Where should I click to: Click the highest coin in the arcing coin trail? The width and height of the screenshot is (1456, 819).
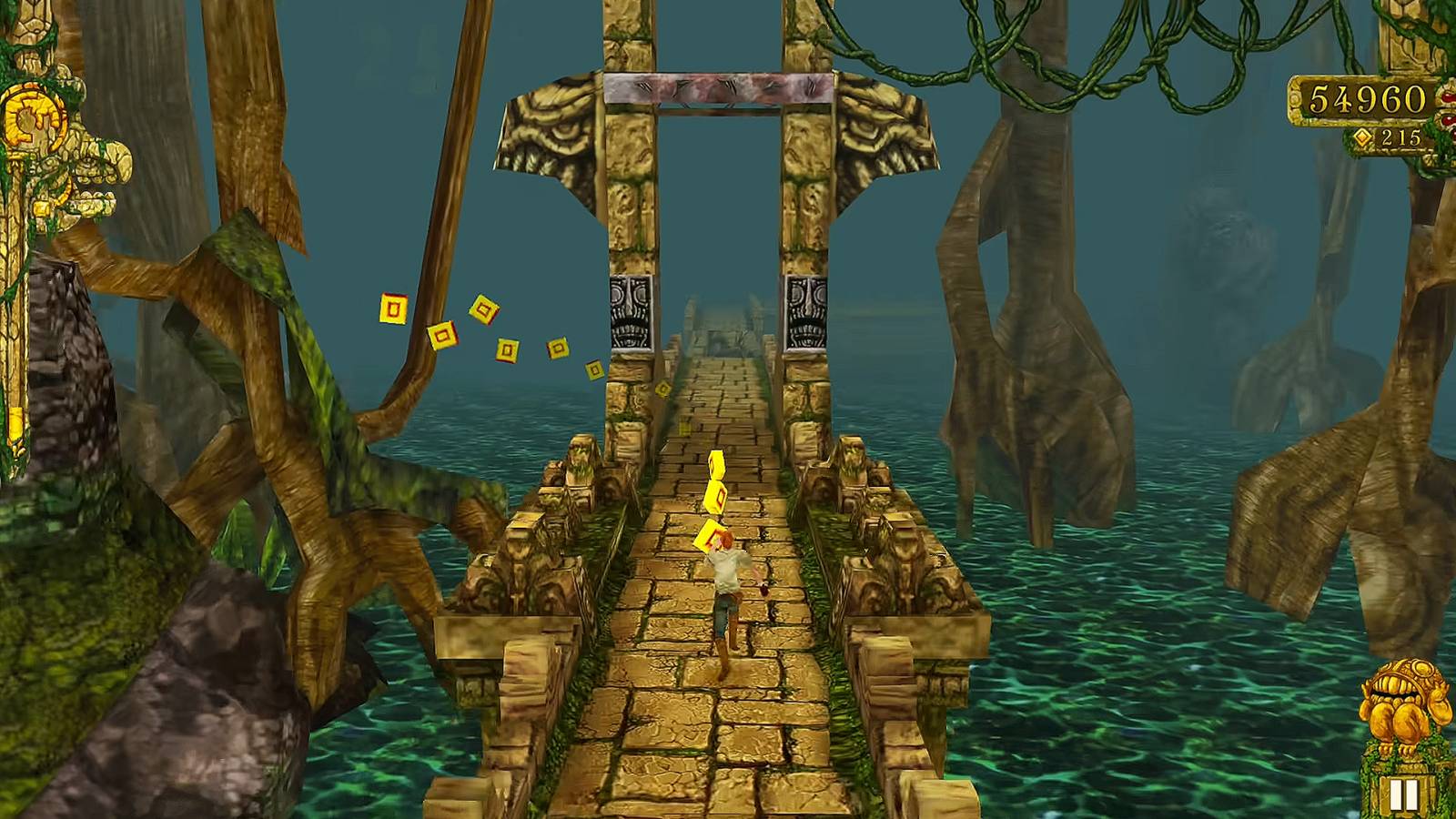coord(391,309)
